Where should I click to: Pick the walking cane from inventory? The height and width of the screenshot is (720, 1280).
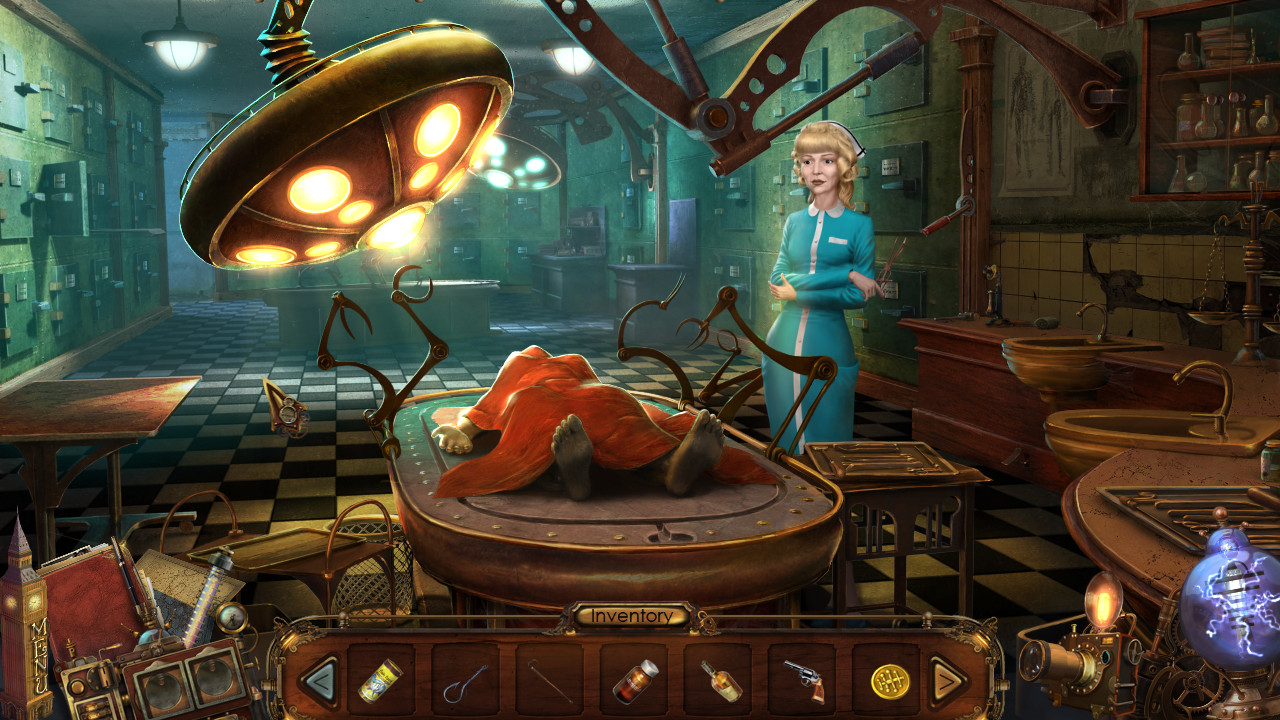pyautogui.click(x=549, y=682)
